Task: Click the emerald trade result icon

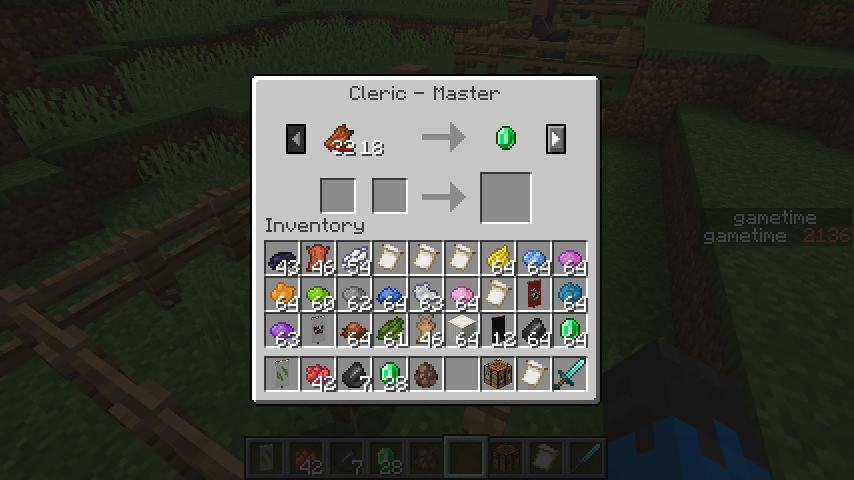Action: pyautogui.click(x=506, y=138)
